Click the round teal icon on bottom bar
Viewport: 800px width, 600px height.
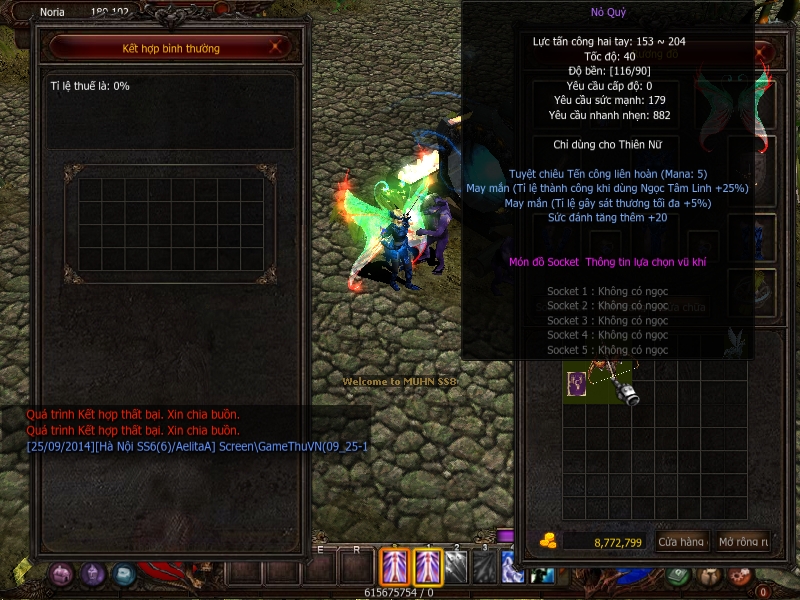pos(124,574)
